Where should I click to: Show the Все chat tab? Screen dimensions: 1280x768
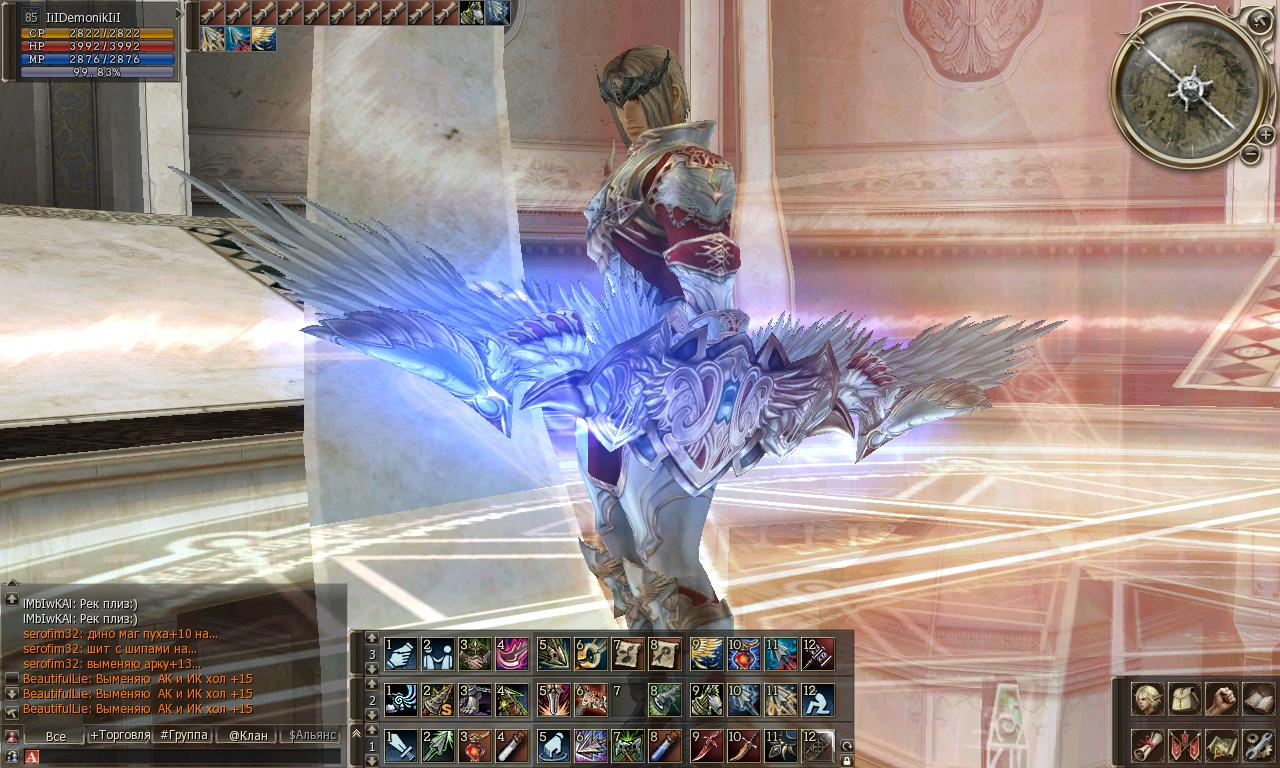[x=56, y=736]
